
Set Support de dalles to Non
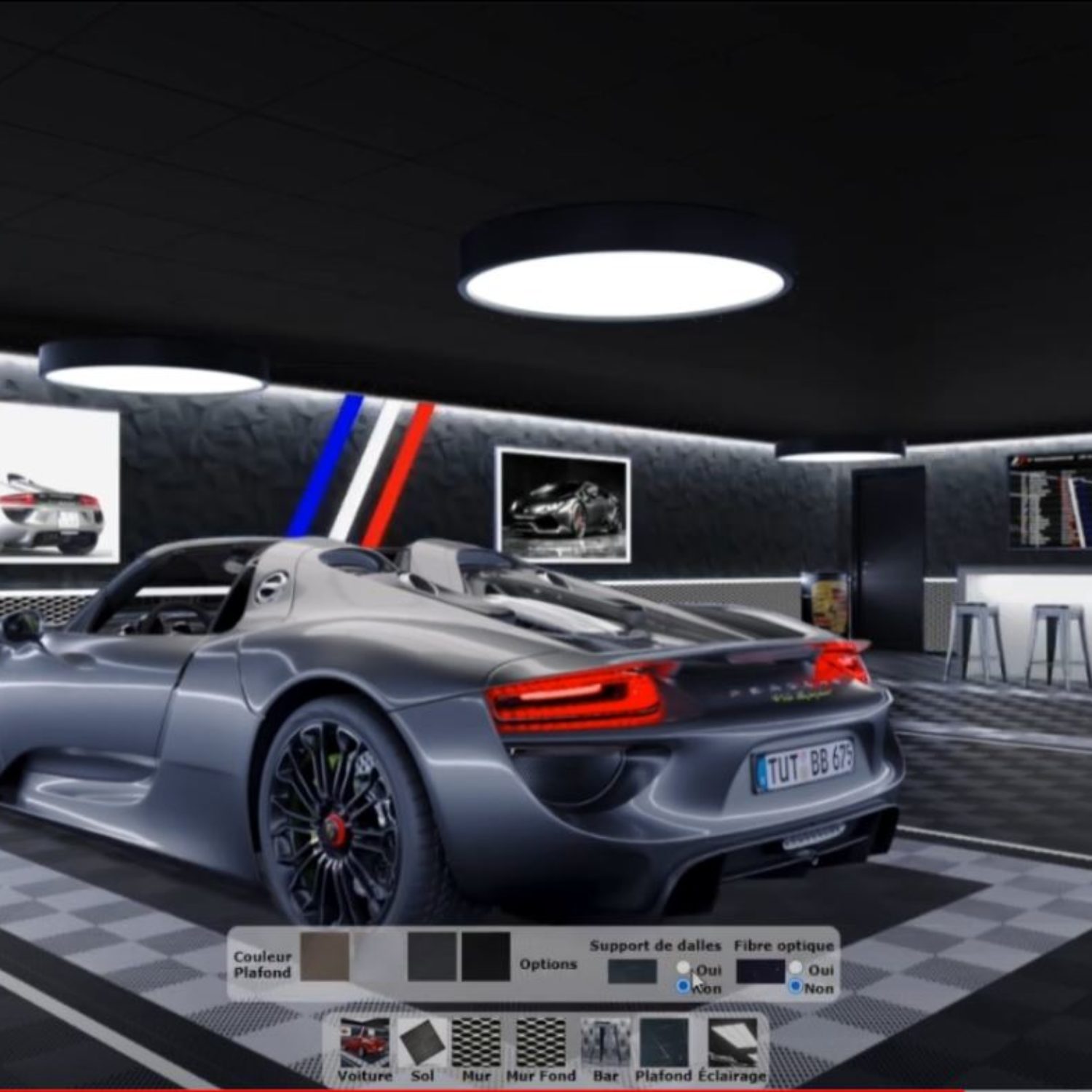(683, 986)
